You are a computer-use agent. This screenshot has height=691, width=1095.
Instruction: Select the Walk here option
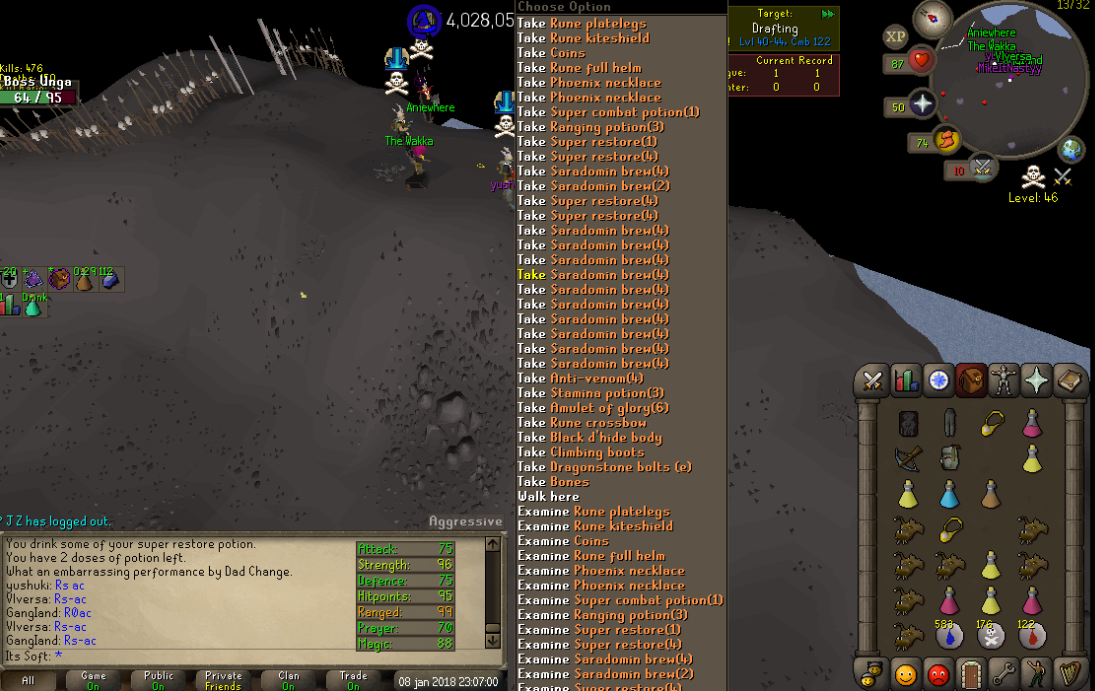pos(548,496)
